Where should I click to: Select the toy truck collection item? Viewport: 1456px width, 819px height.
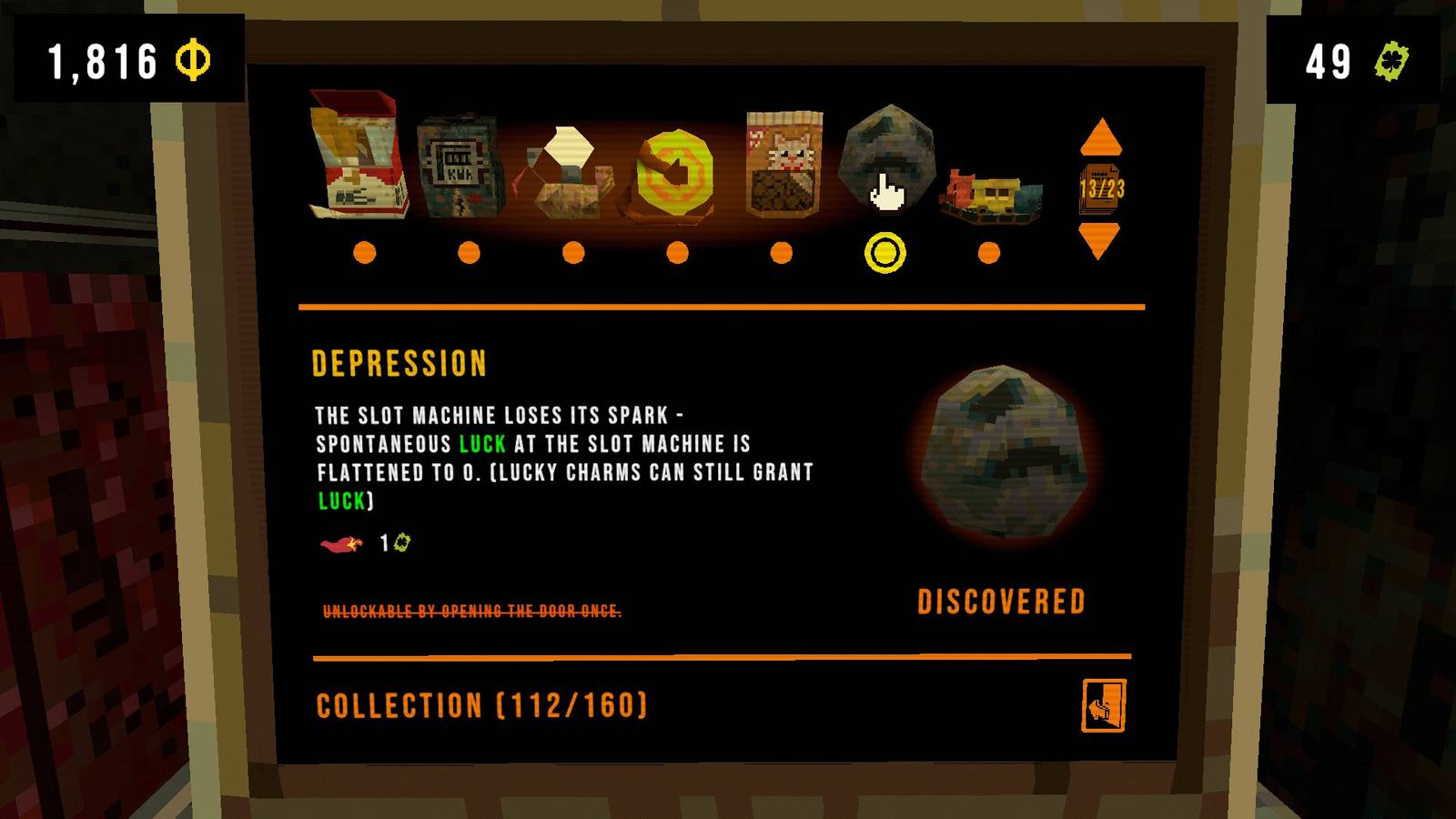coord(992,191)
